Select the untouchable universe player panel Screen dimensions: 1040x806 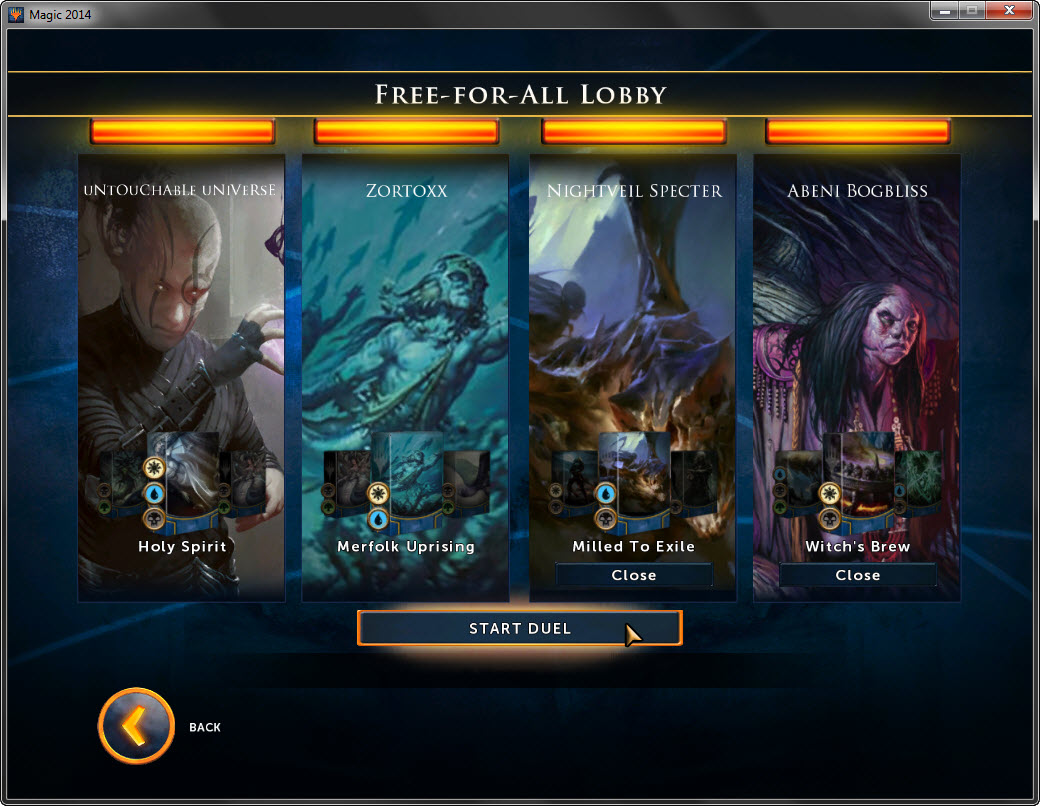click(181, 300)
